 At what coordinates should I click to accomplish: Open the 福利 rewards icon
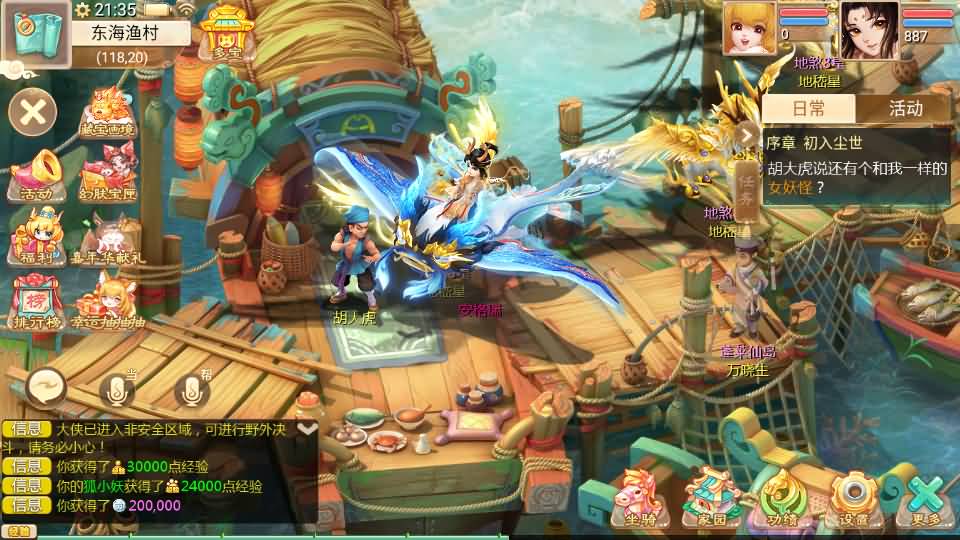34,236
